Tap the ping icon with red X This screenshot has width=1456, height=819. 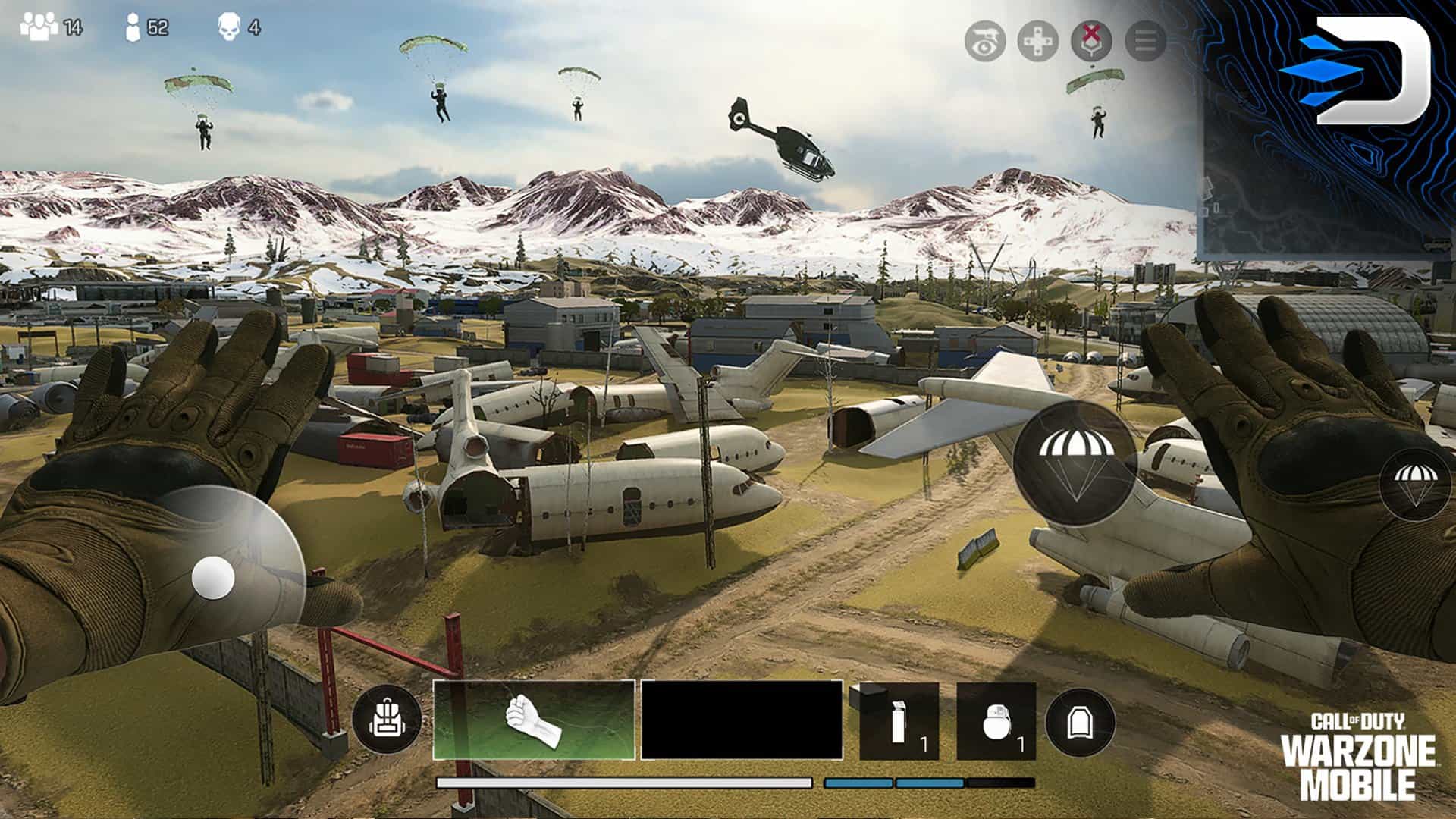pos(1090,41)
